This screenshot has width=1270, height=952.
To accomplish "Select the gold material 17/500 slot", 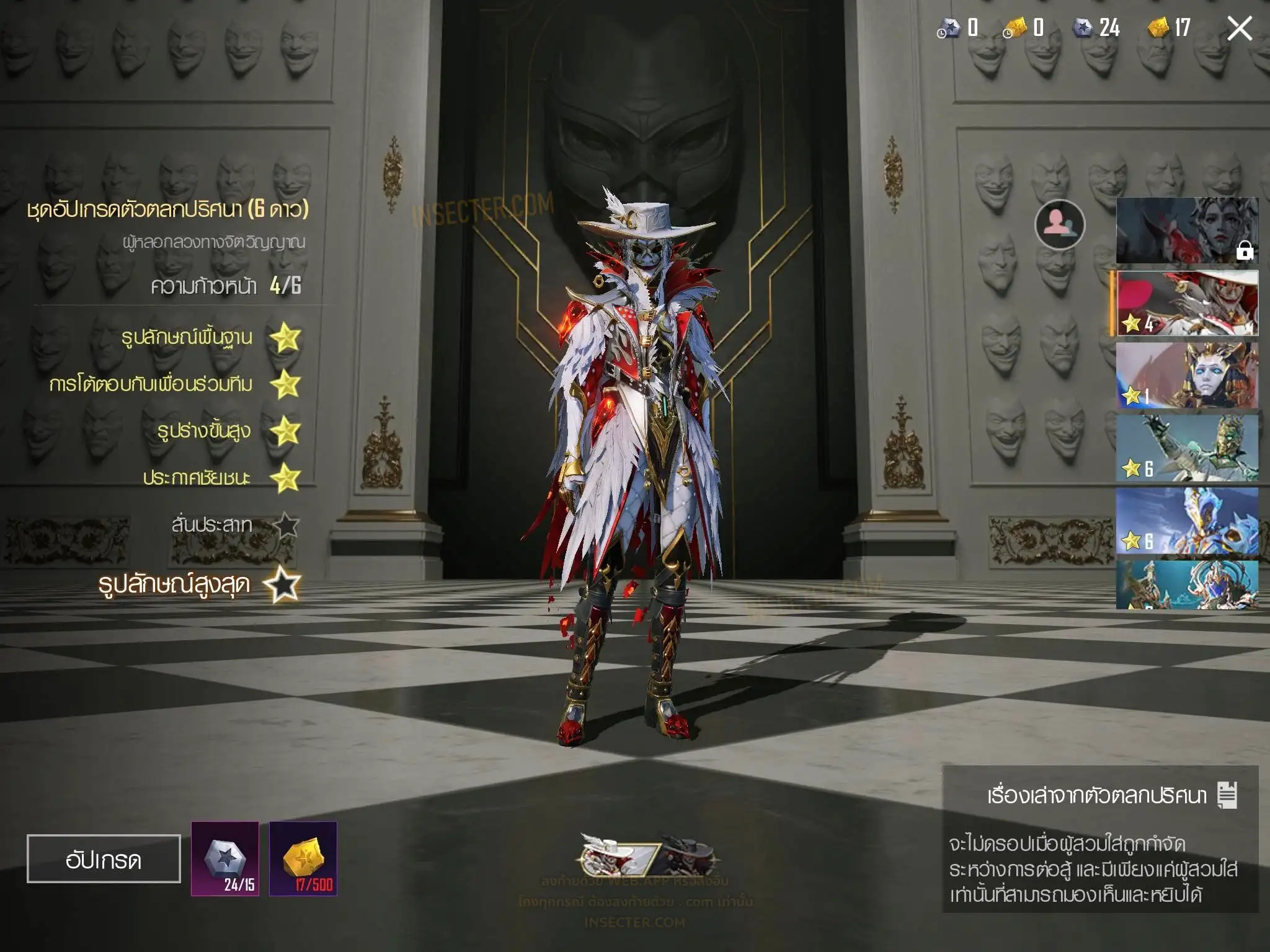I will (x=303, y=858).
